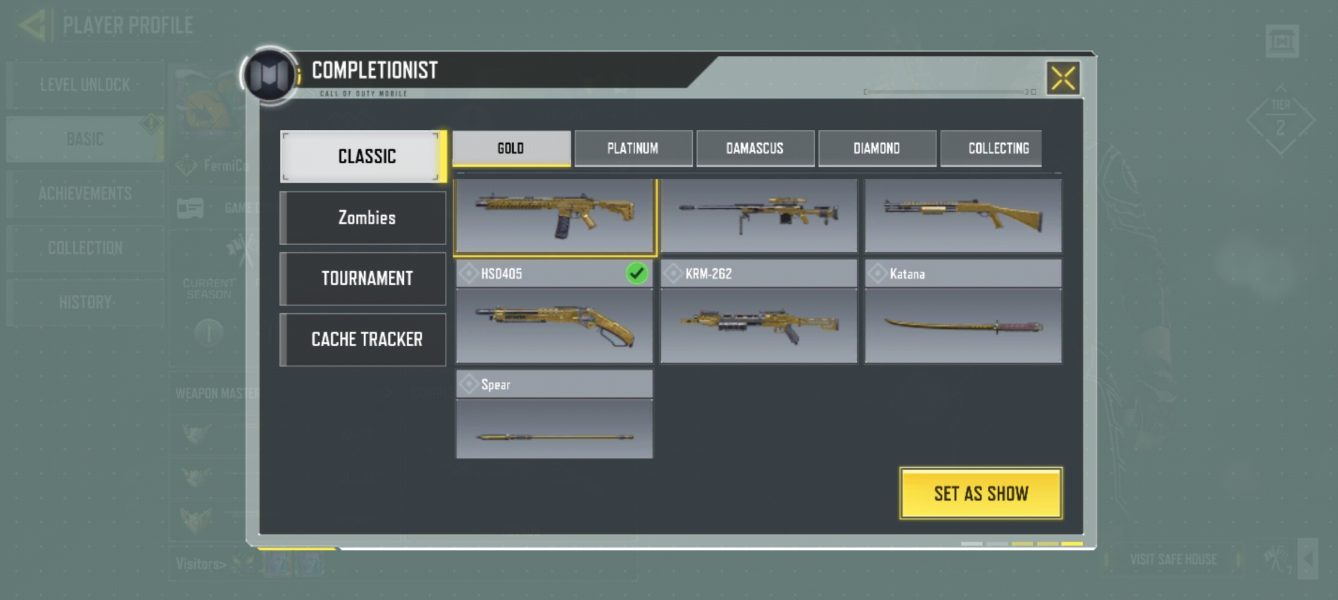This screenshot has height=600, width=1338.
Task: Select the Gold camo tab
Action: tap(511, 148)
